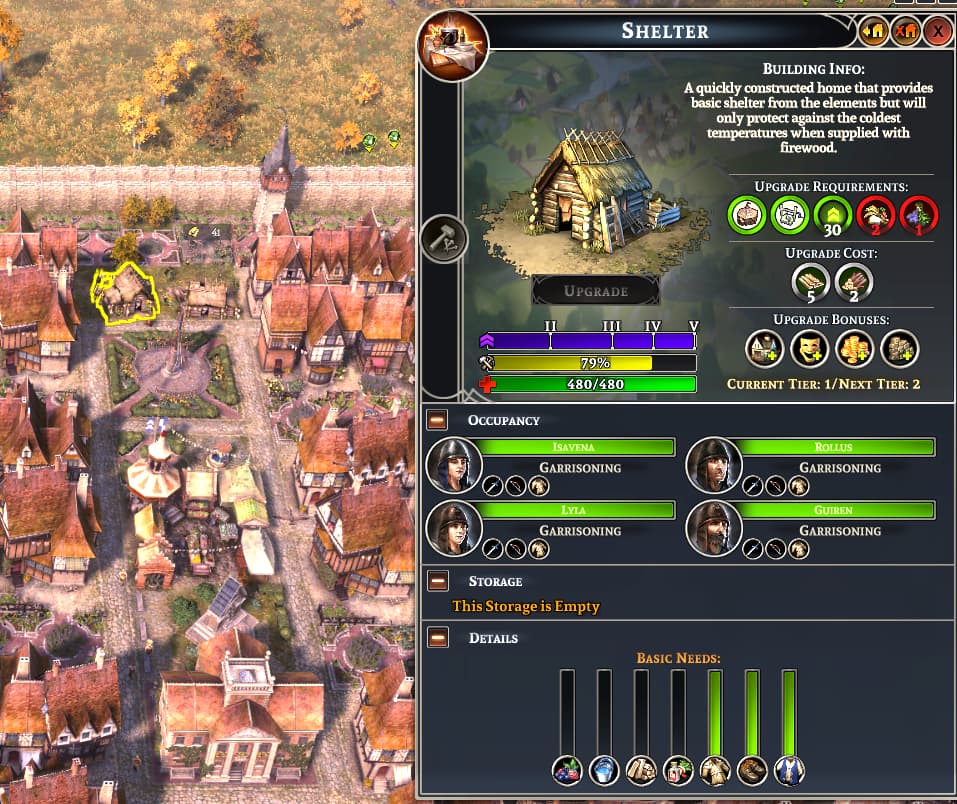Click the Upgrade button under the shelter

click(x=596, y=291)
